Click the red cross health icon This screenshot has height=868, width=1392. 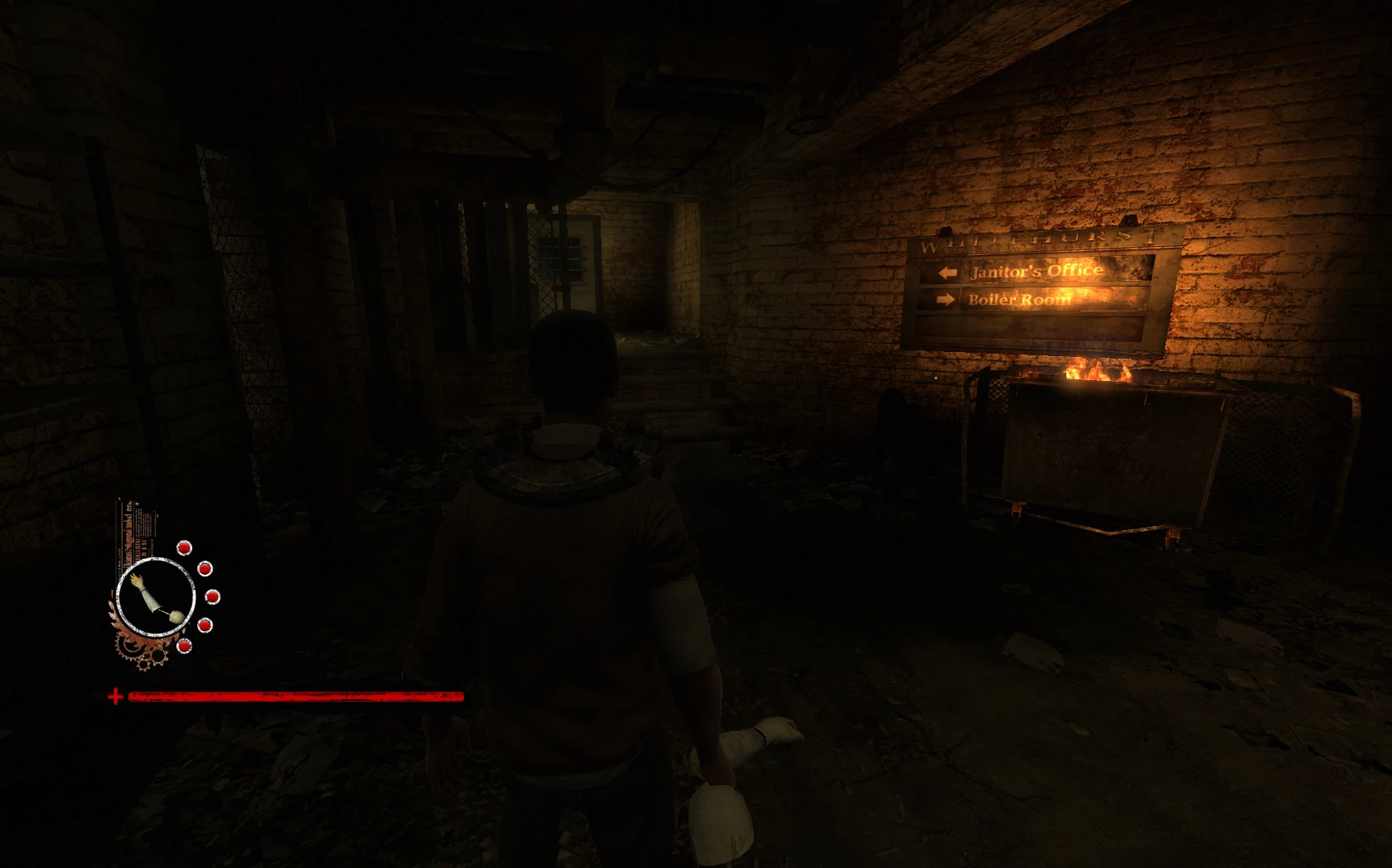pyautogui.click(x=116, y=697)
